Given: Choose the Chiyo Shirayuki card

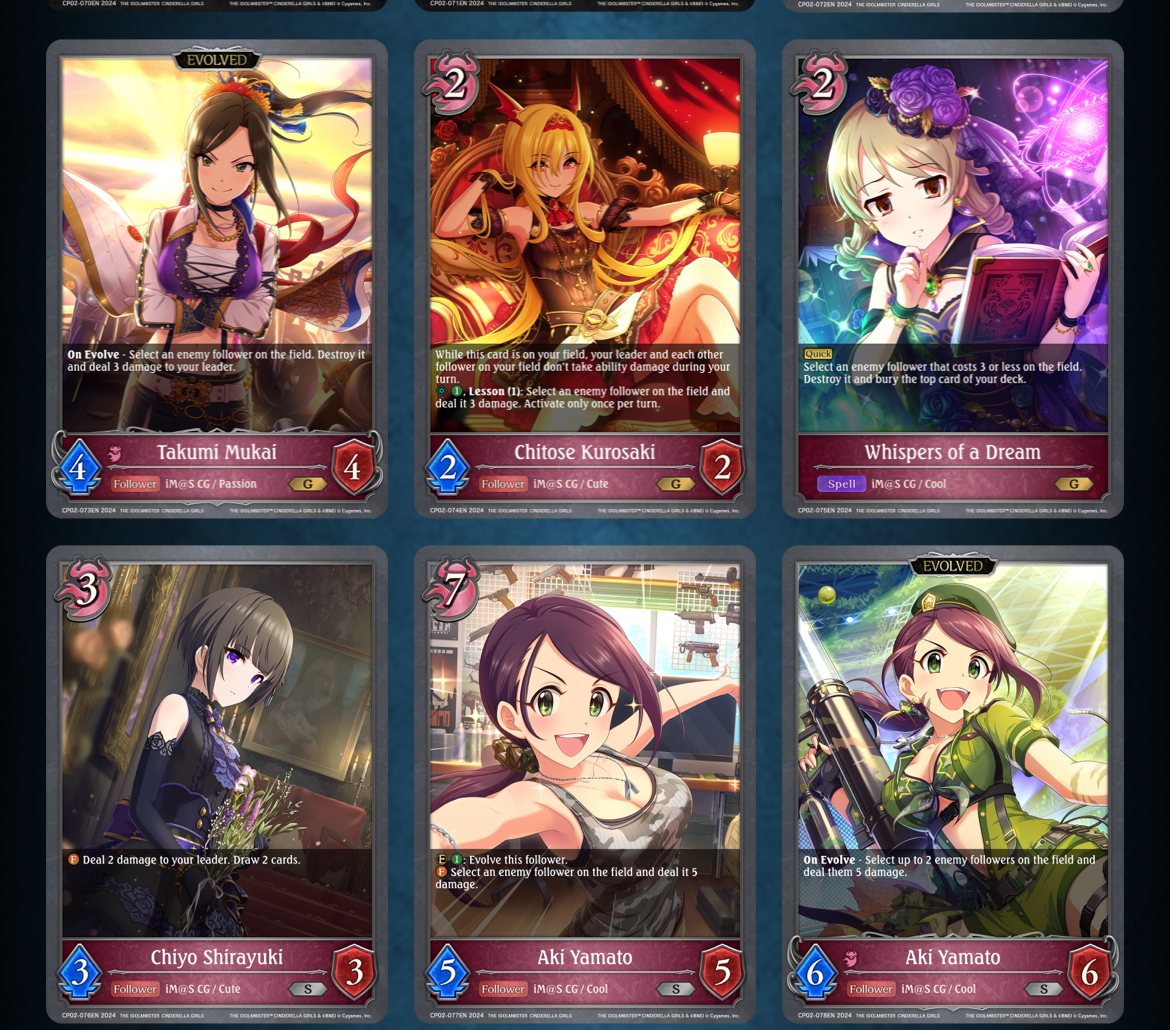Looking at the screenshot, I should pos(217,785).
